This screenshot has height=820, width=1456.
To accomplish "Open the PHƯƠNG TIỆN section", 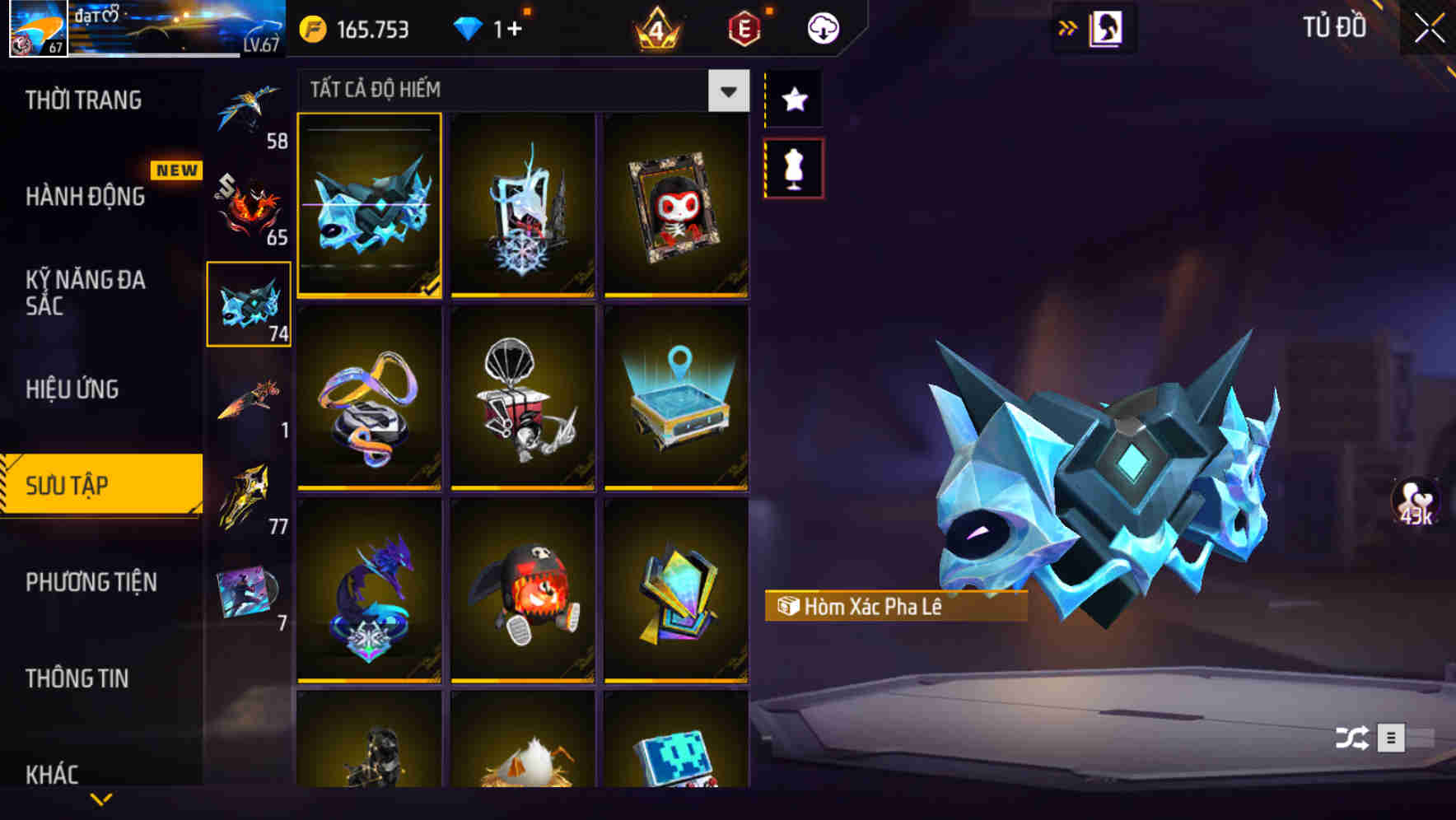I will (x=91, y=582).
